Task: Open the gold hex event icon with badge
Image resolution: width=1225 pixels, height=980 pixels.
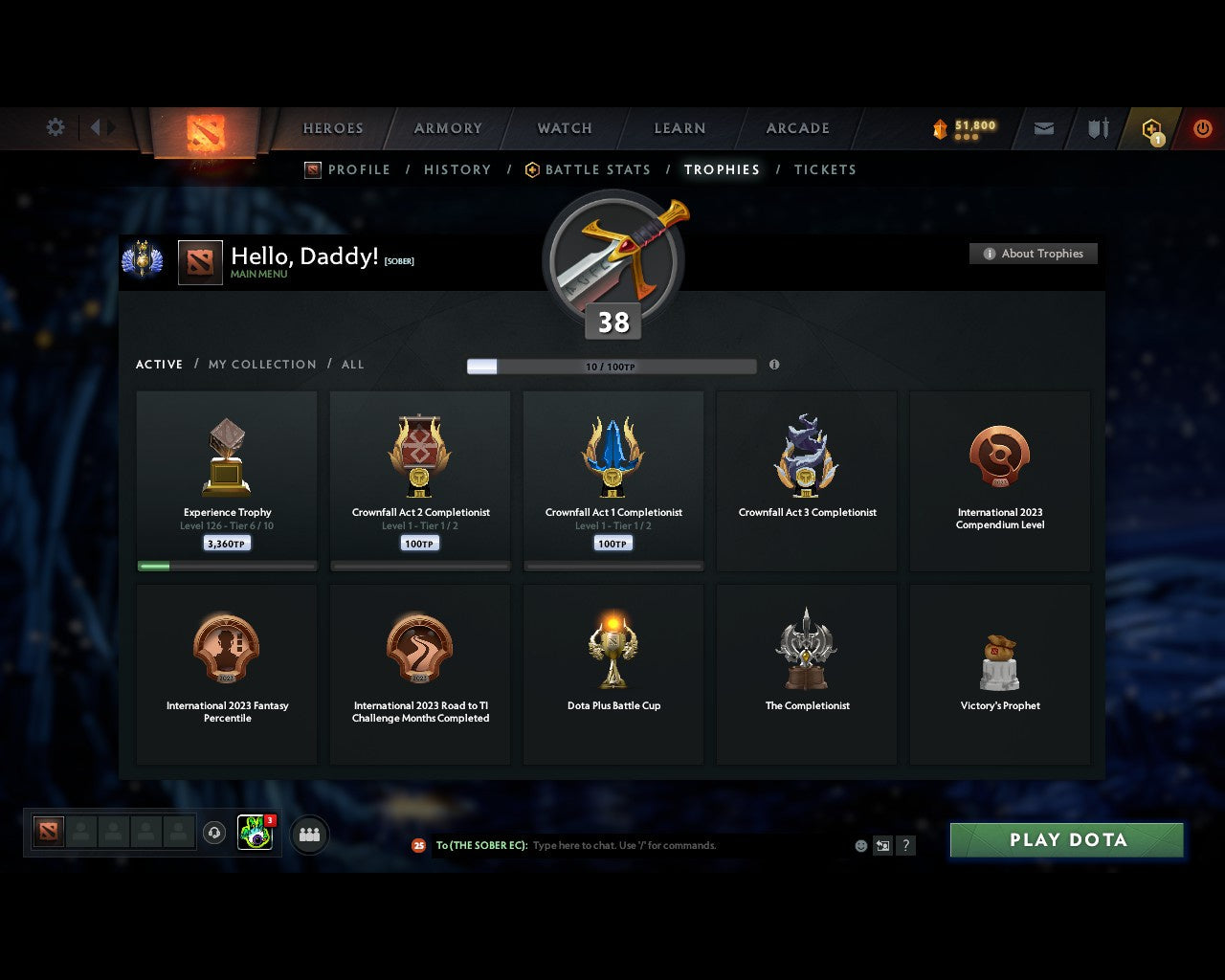Action: pos(1151,127)
